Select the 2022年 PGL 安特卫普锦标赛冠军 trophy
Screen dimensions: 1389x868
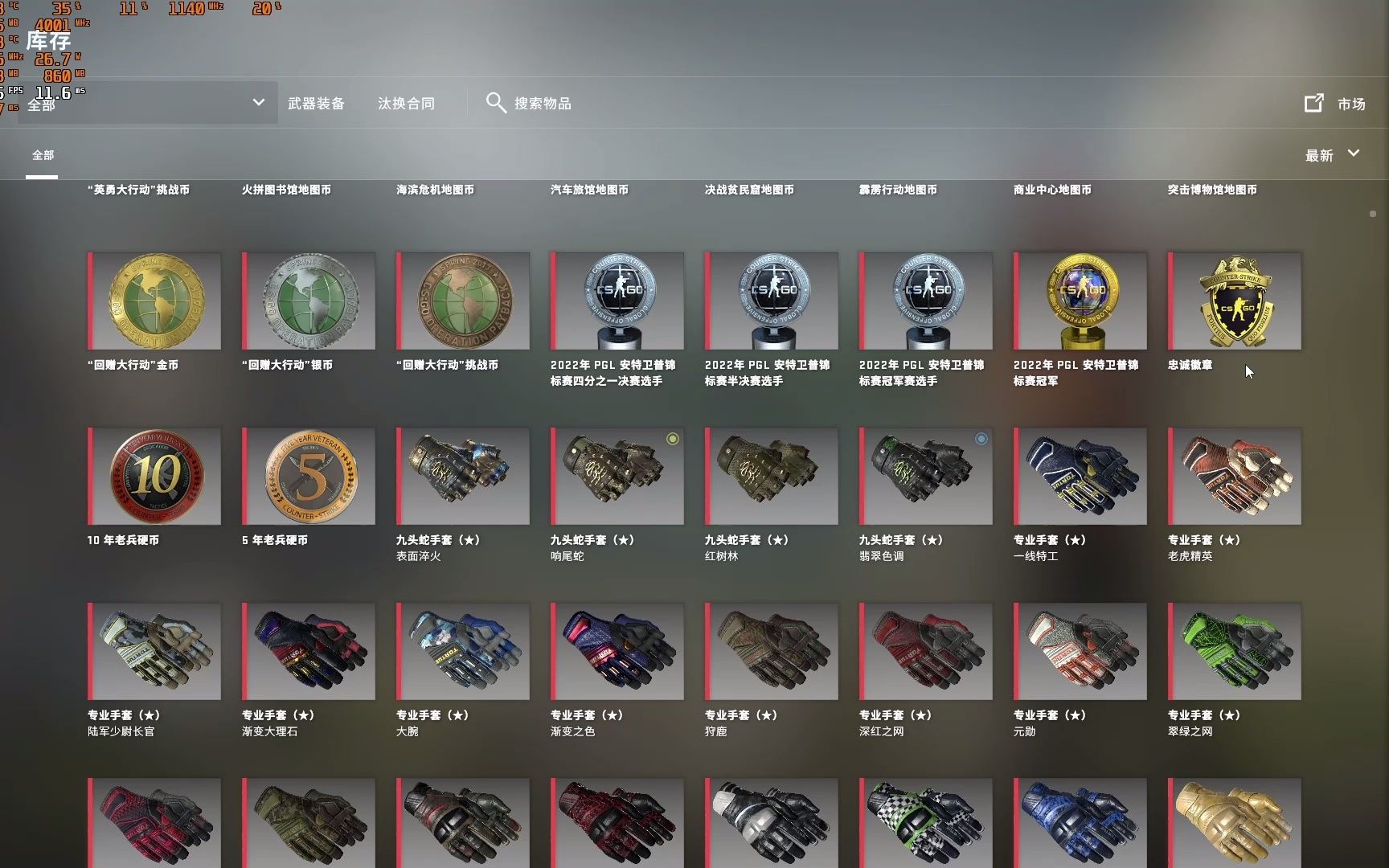1080,301
